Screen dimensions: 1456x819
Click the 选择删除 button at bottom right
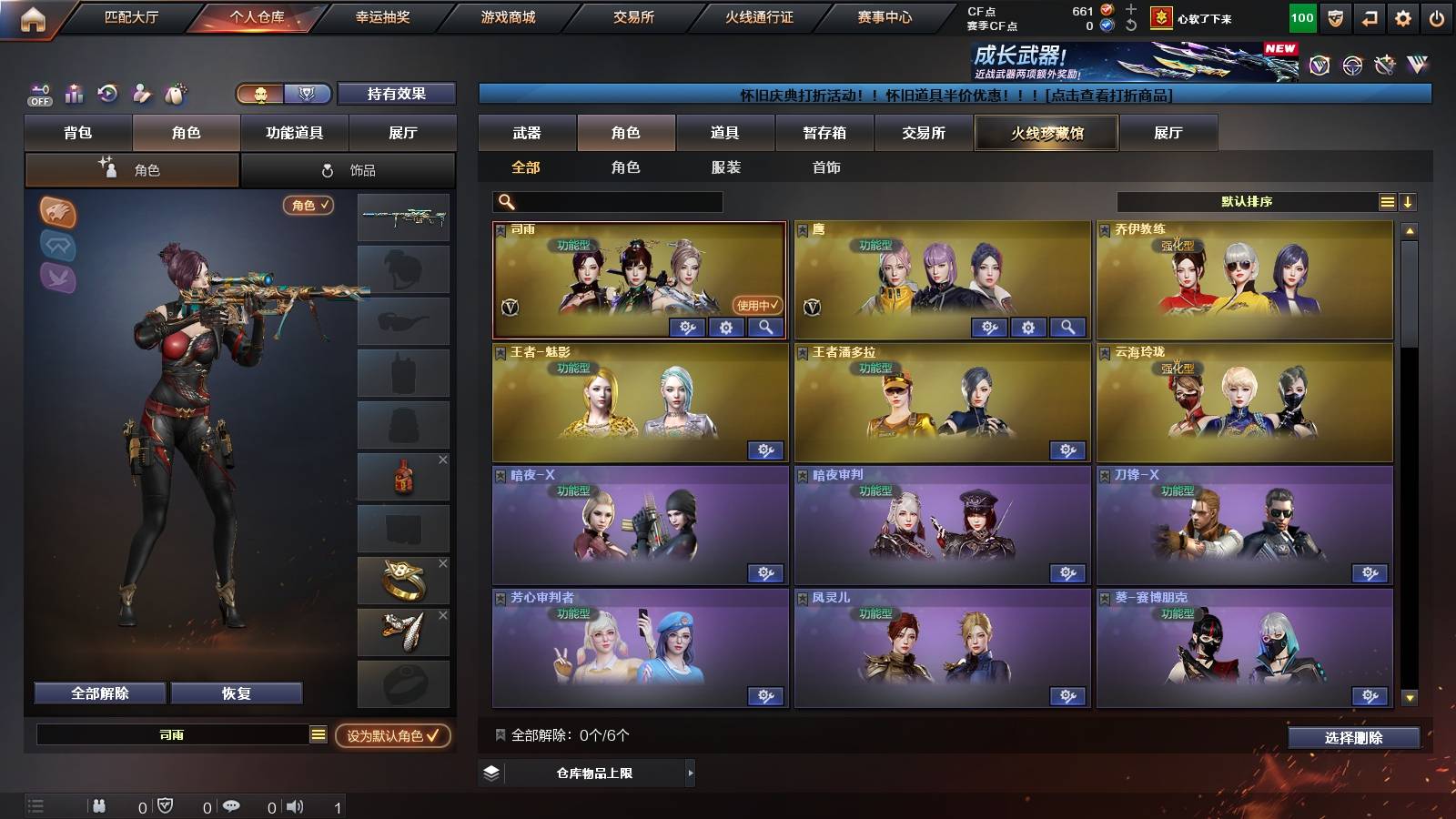click(1353, 738)
